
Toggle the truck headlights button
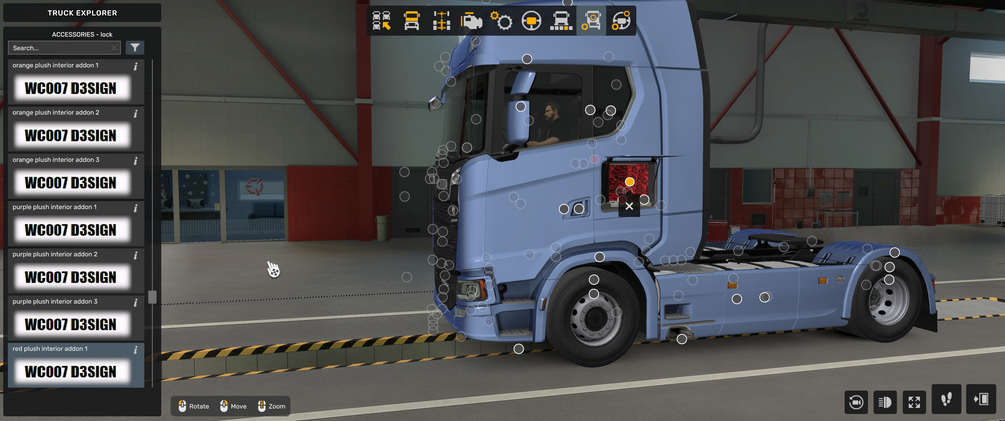coord(885,402)
